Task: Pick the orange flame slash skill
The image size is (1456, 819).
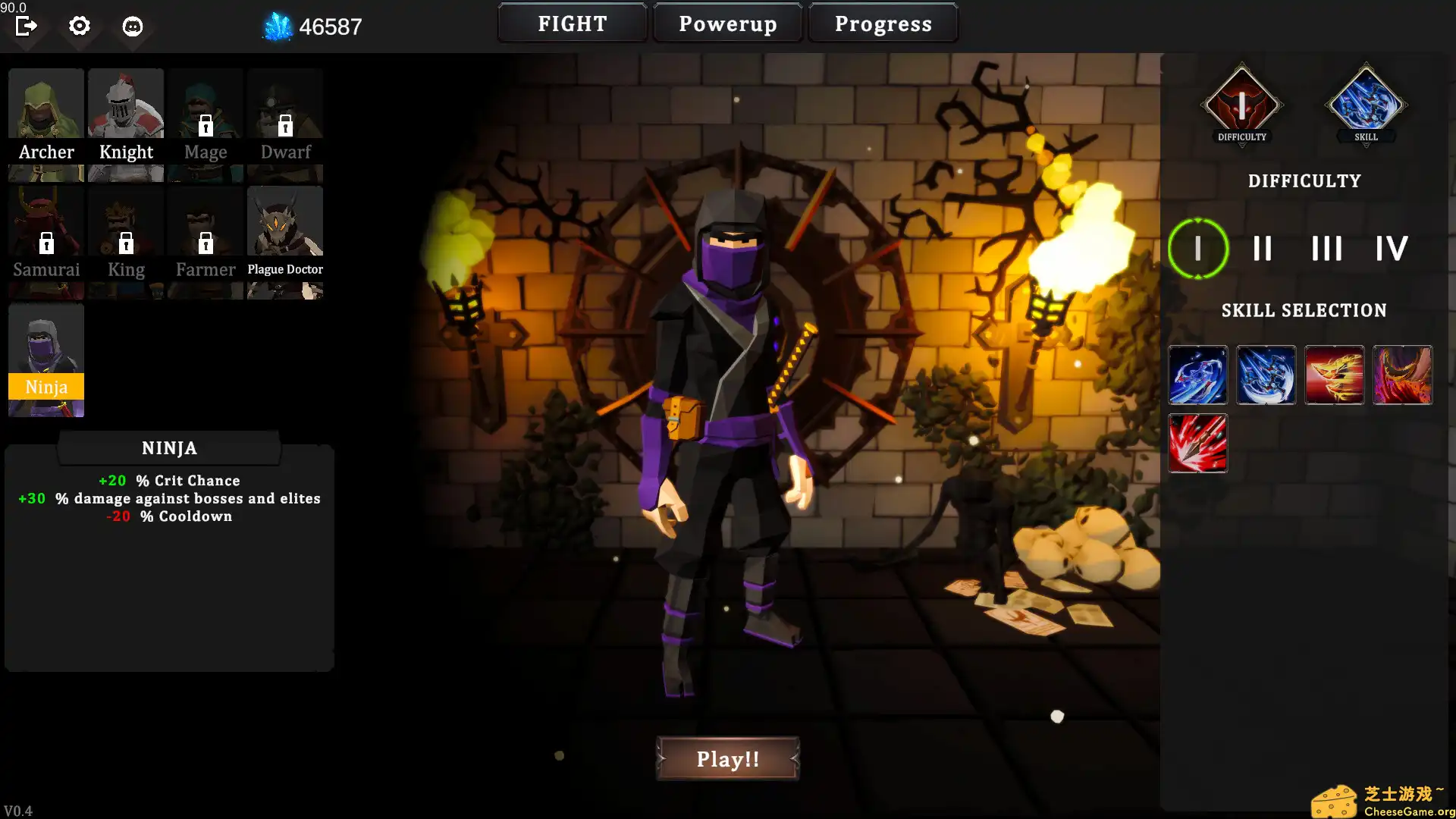Action: click(1335, 375)
